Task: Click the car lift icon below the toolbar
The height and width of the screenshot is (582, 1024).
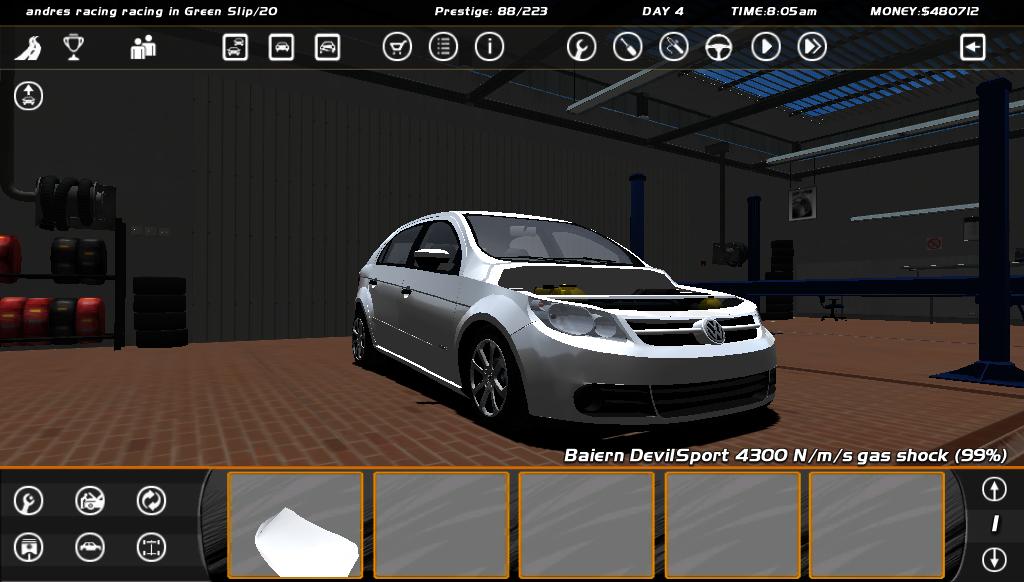Action: click(x=28, y=96)
